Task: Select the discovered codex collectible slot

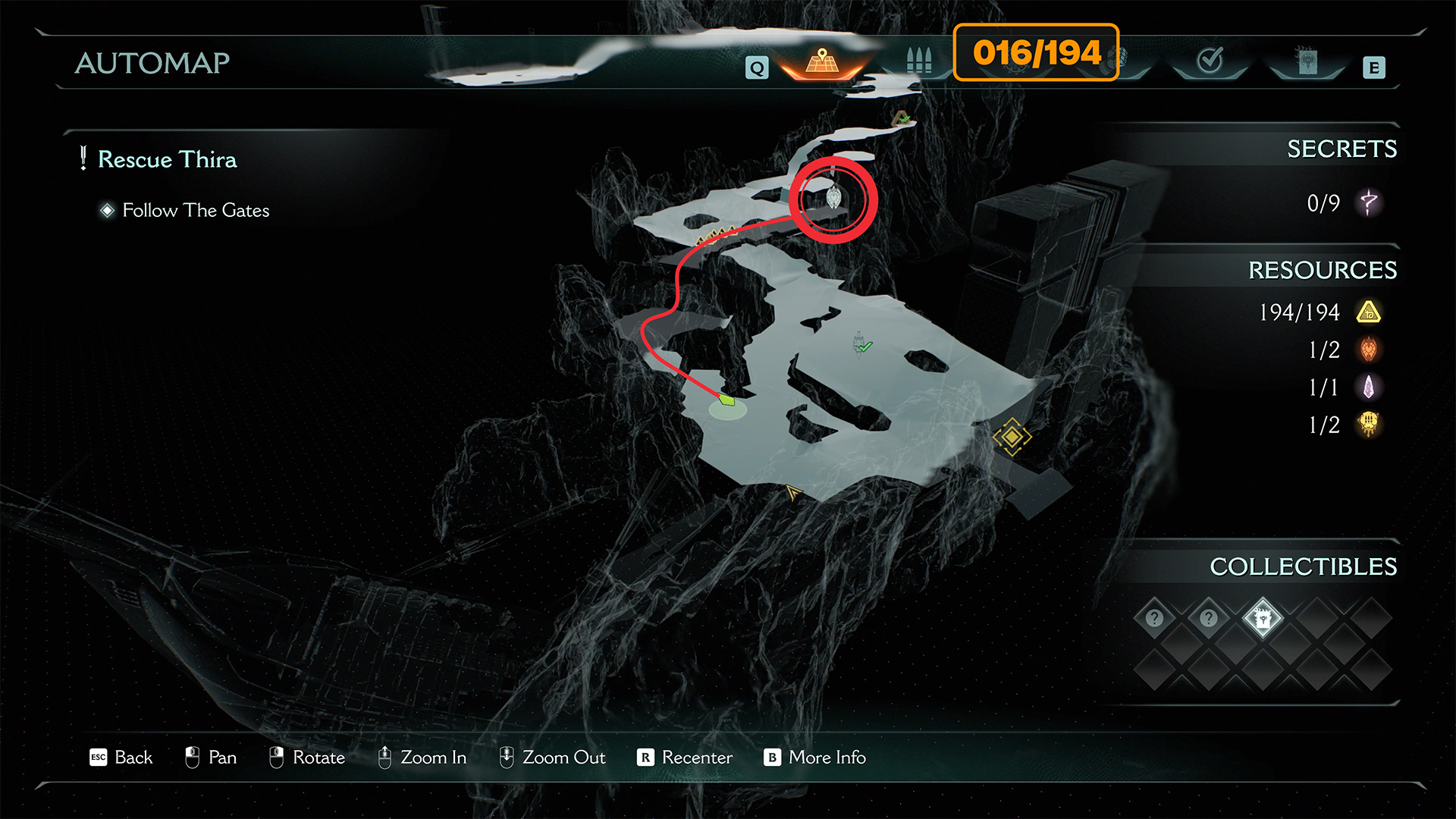Action: [x=1263, y=619]
